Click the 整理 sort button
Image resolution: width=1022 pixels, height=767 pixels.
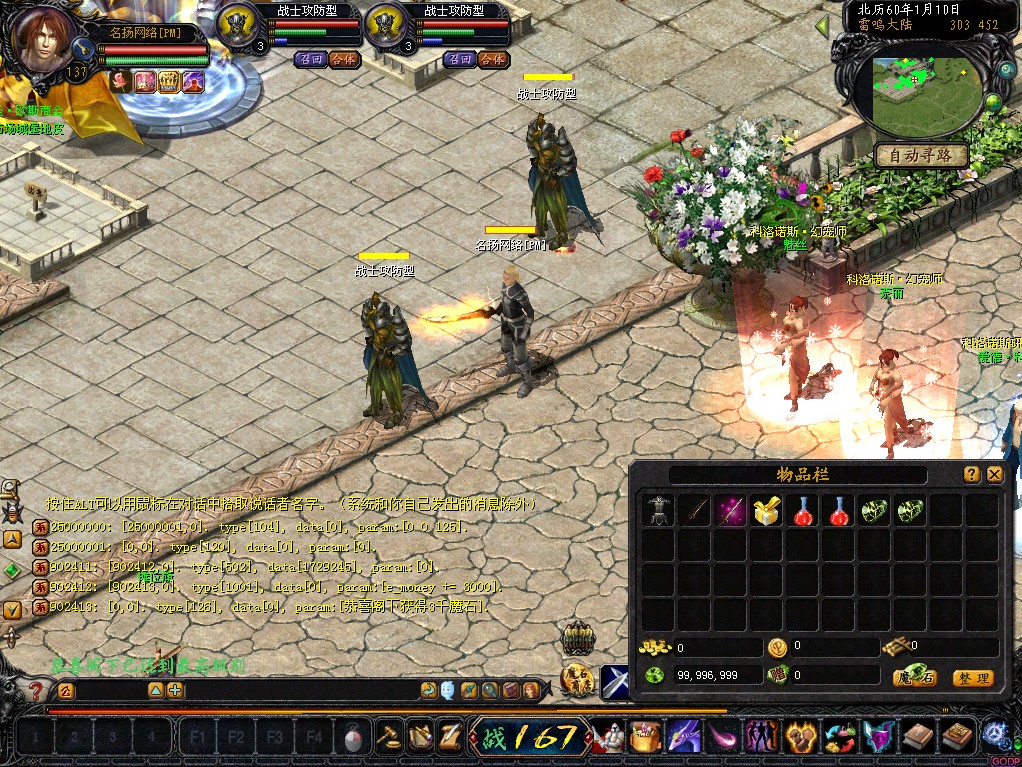972,678
